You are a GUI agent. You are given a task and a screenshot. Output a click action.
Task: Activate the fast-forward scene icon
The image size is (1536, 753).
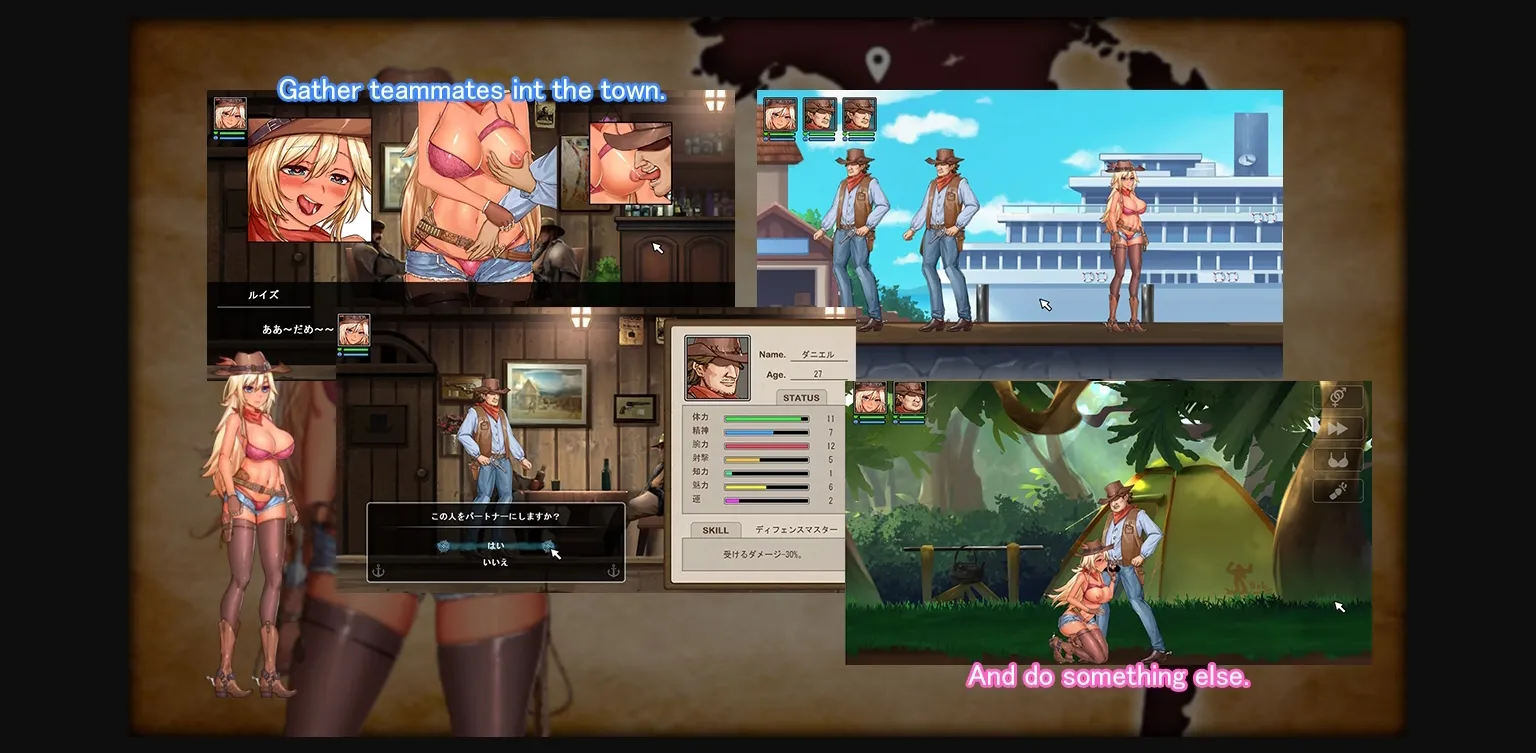[1338, 428]
